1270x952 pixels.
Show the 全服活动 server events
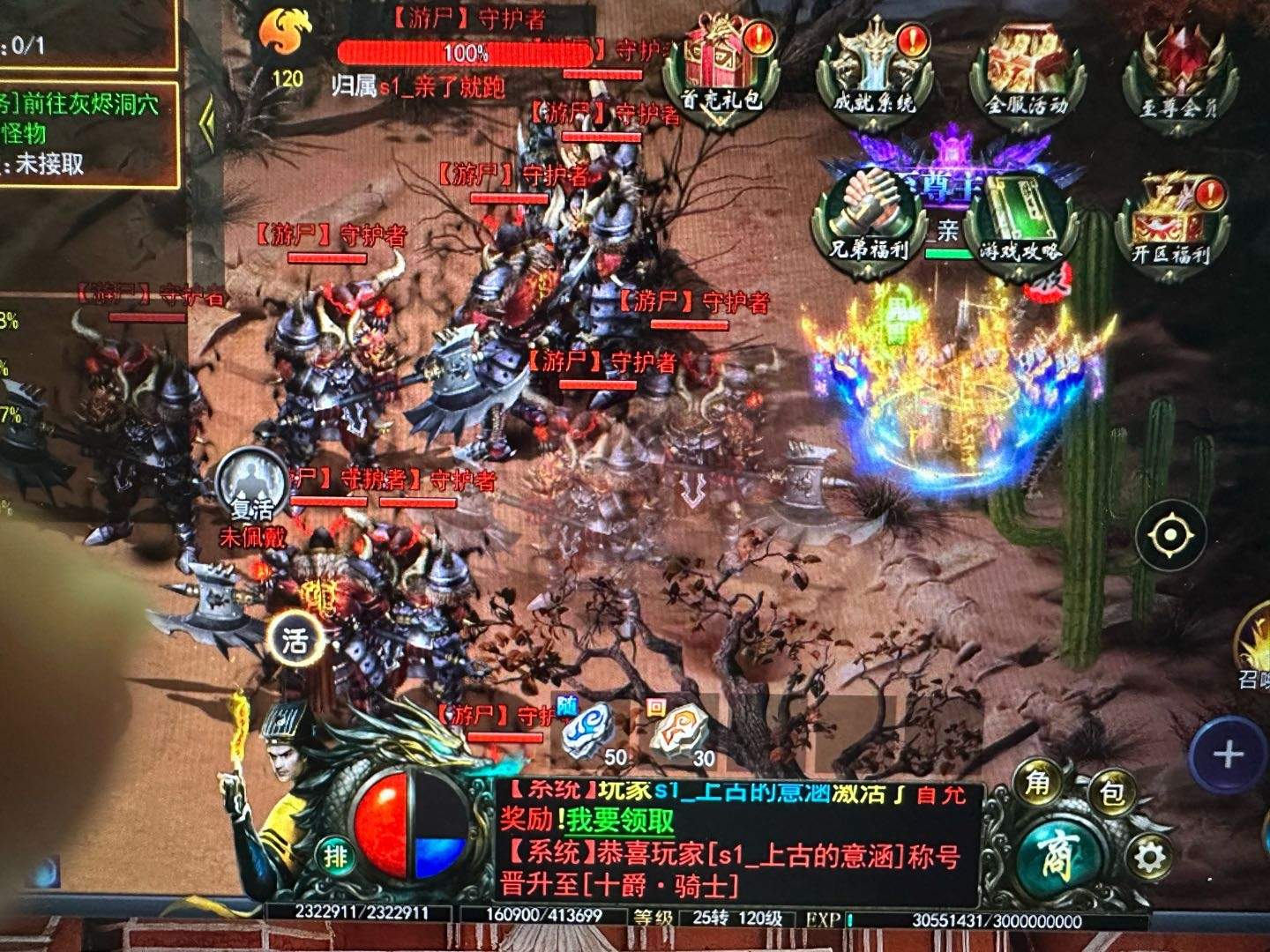point(1026,71)
